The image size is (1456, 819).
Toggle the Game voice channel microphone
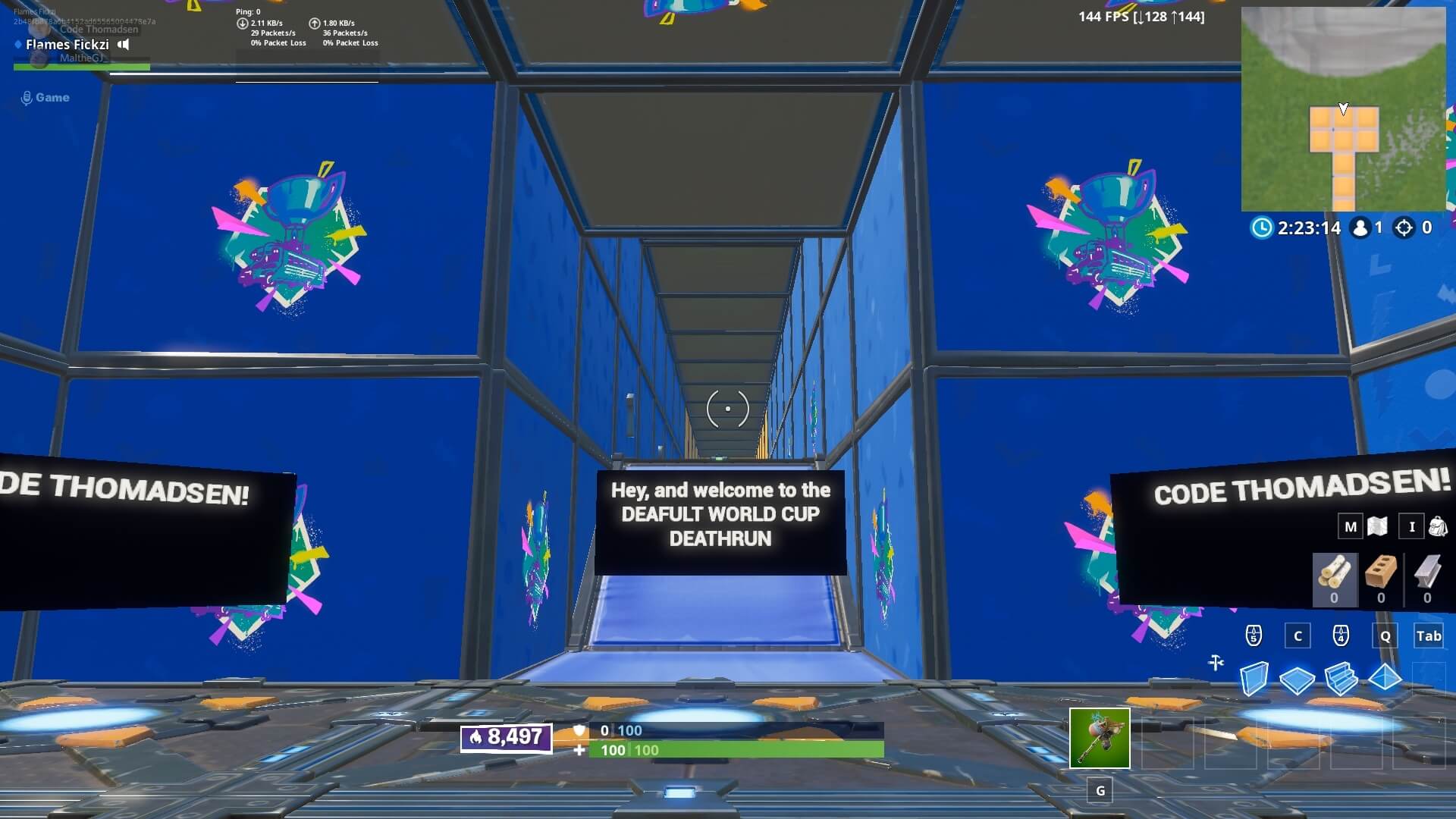27,97
